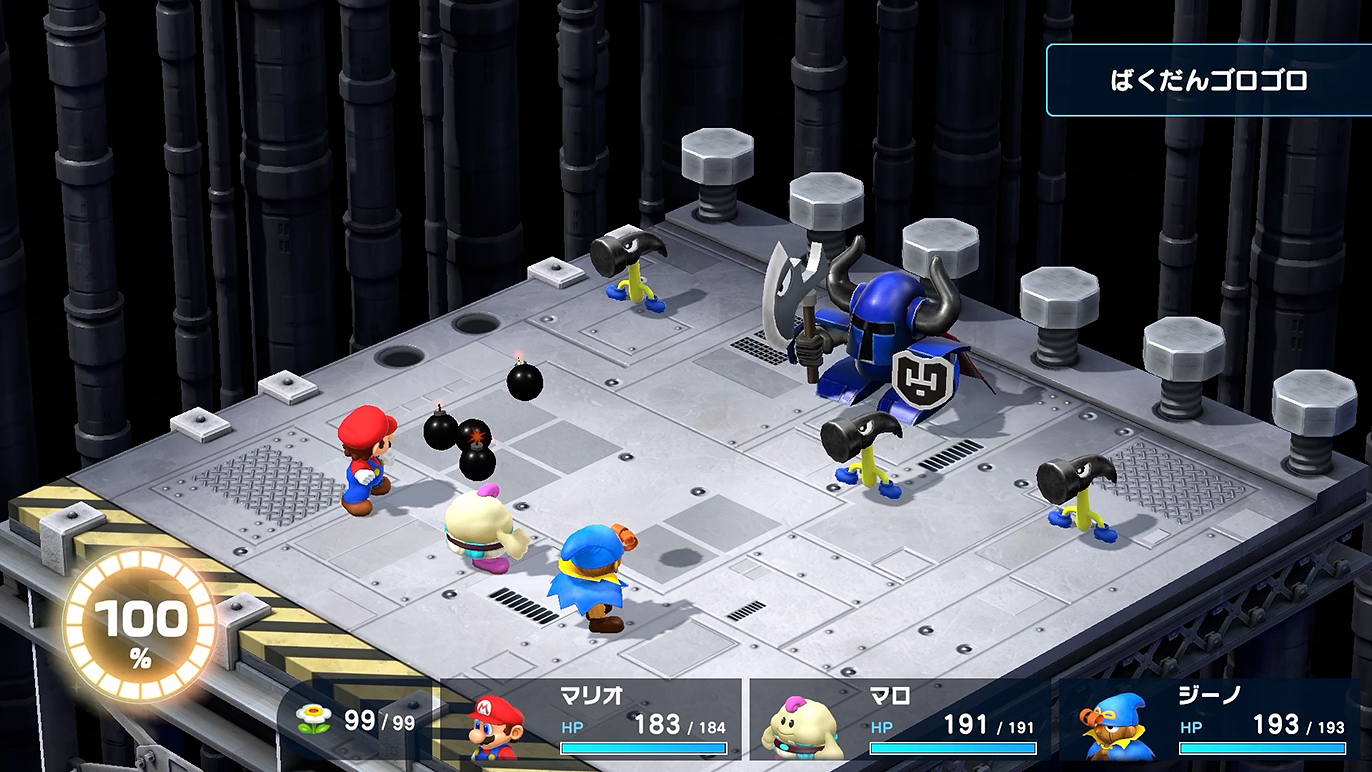
Task: Select Mallow's マロ party status panel
Action: click(x=900, y=720)
